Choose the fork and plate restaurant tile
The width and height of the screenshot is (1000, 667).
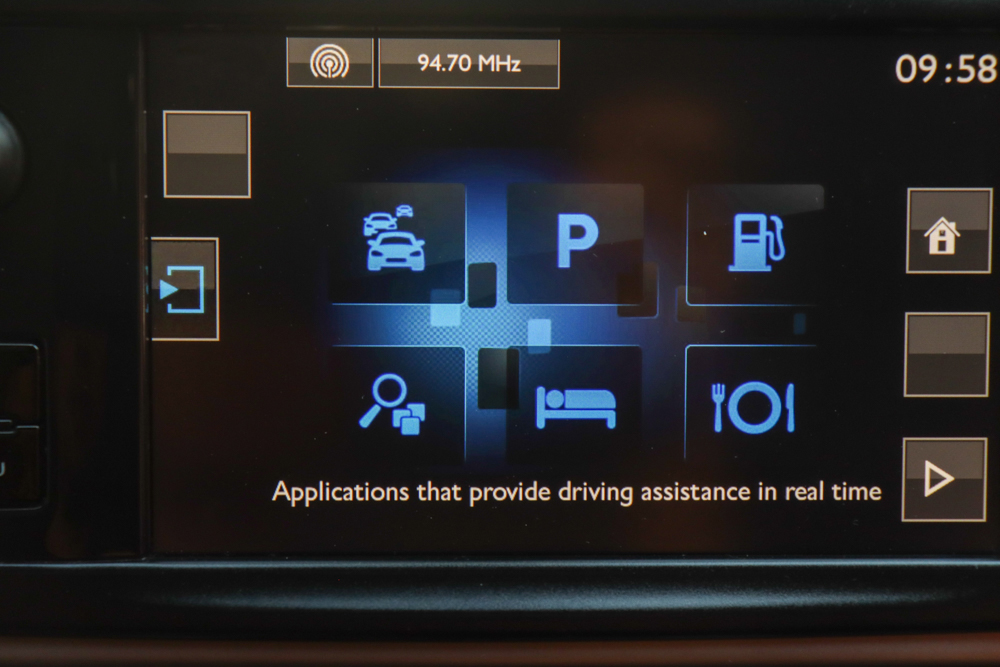pos(754,405)
